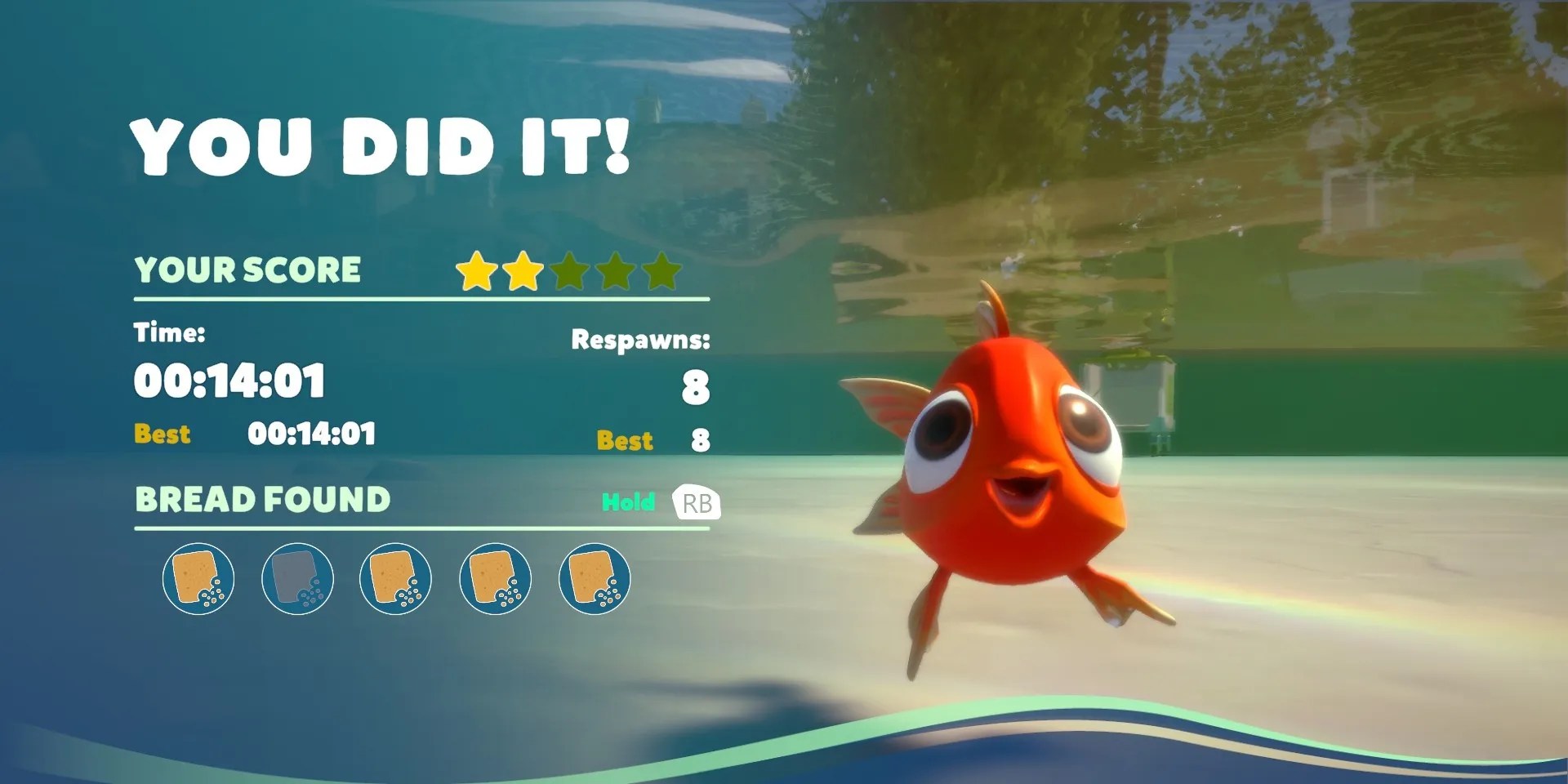Click the fourth bread slice icon

pyautogui.click(x=497, y=578)
